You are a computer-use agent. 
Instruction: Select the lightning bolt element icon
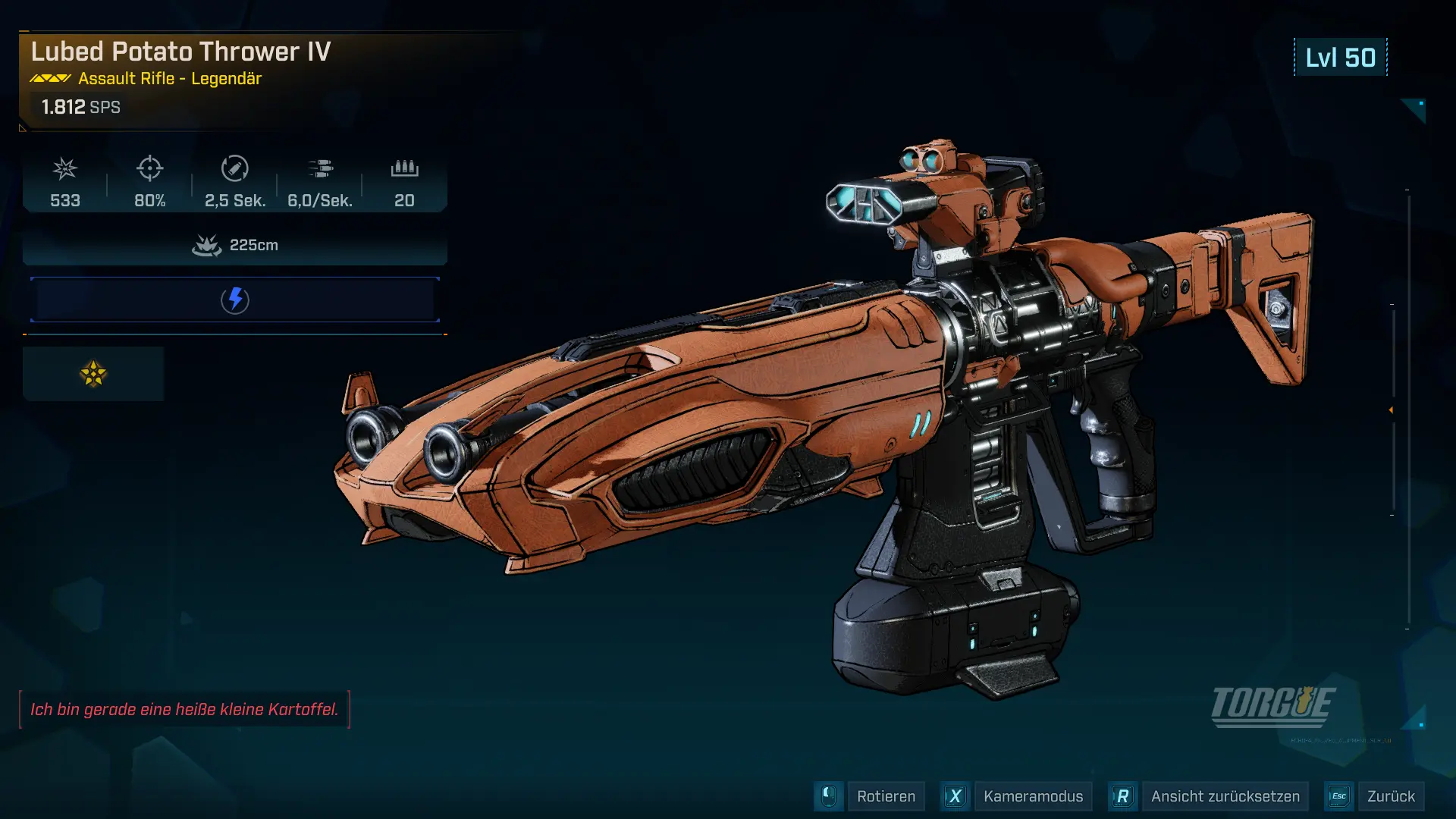click(x=235, y=300)
